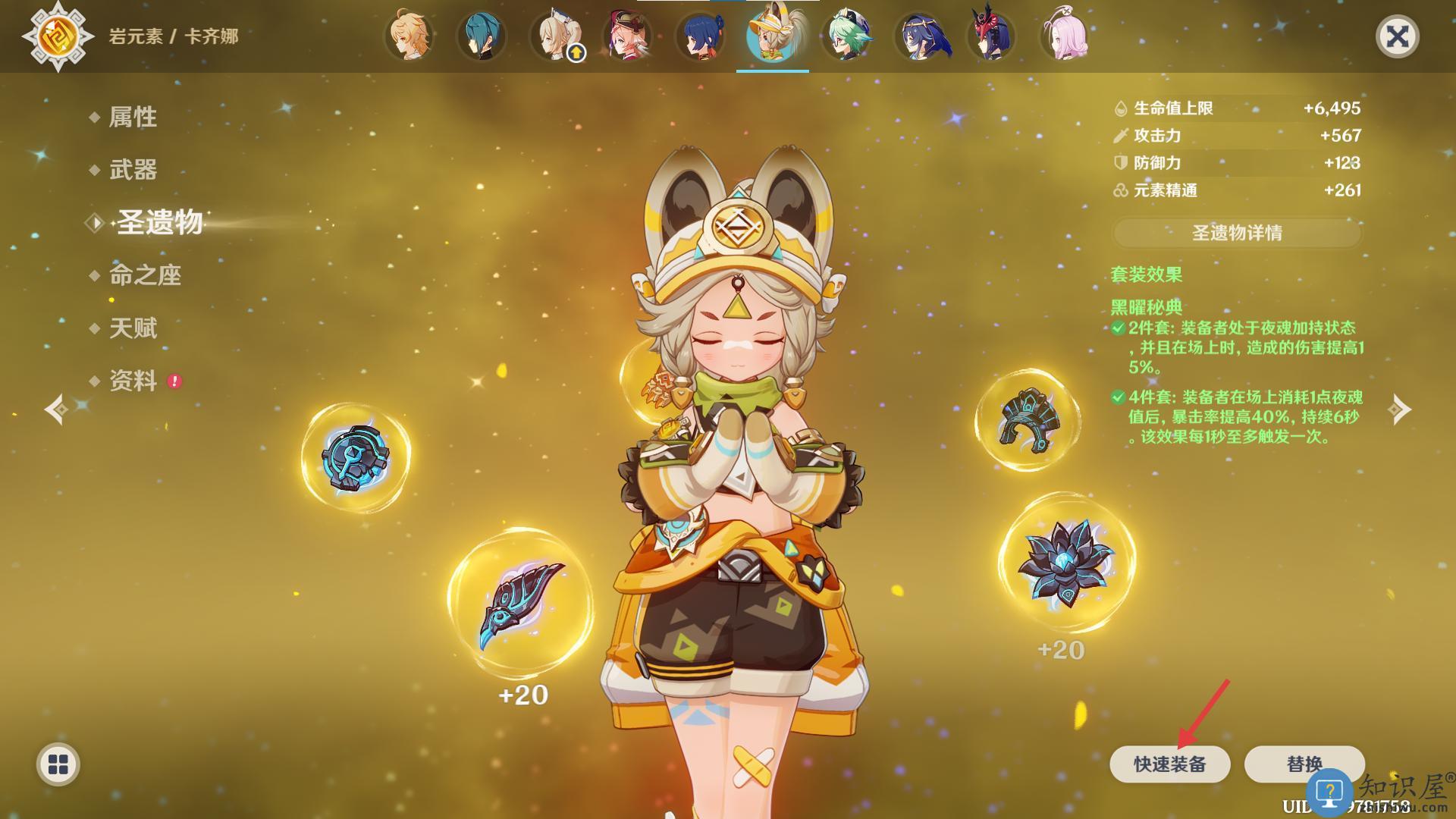Switch to the 武器 (Weapon) section
Screen dimensions: 1456x819
[x=133, y=170]
